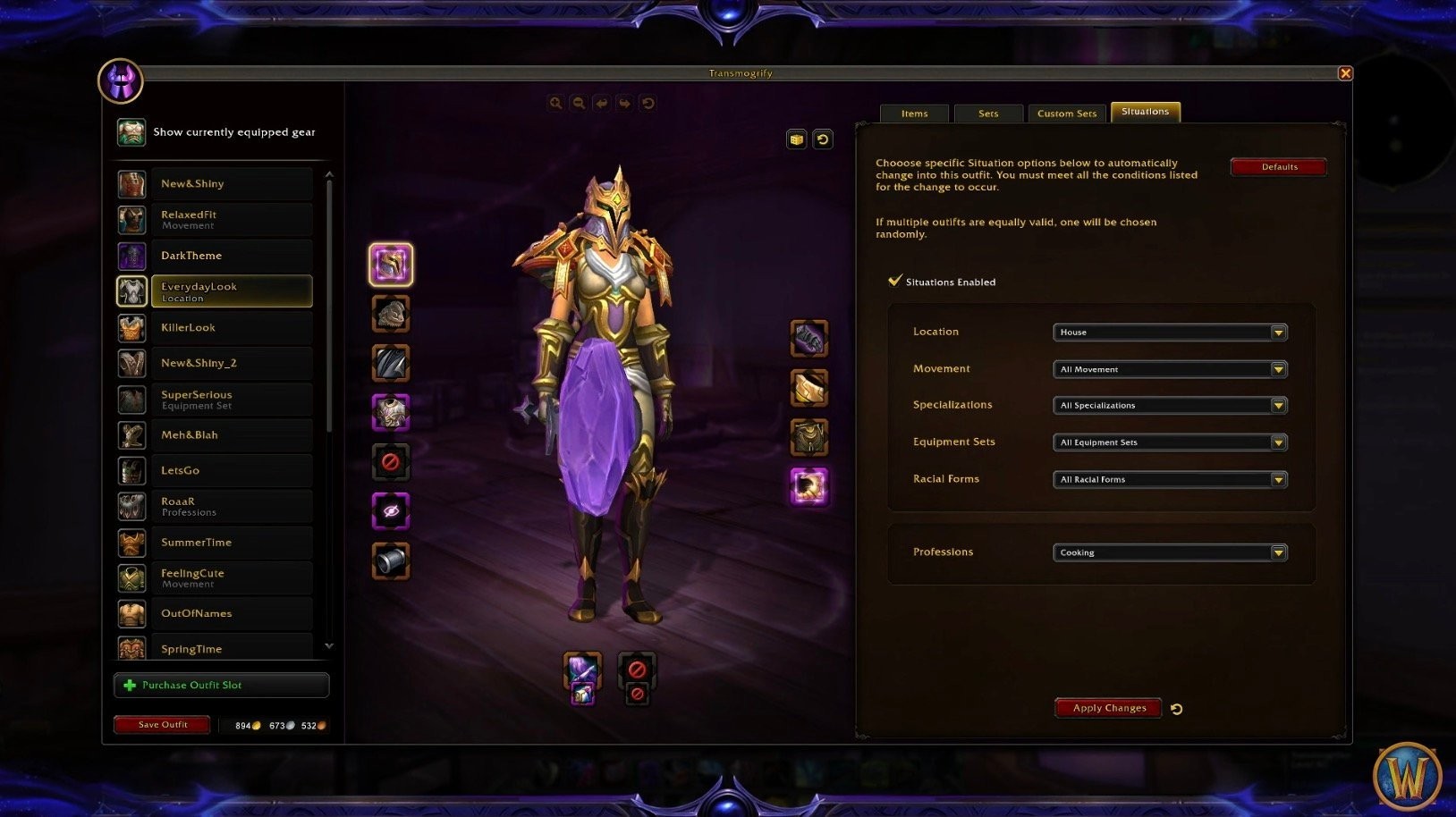The image size is (1456, 817).
Task: Click the red Defaults button
Action: 1278,167
